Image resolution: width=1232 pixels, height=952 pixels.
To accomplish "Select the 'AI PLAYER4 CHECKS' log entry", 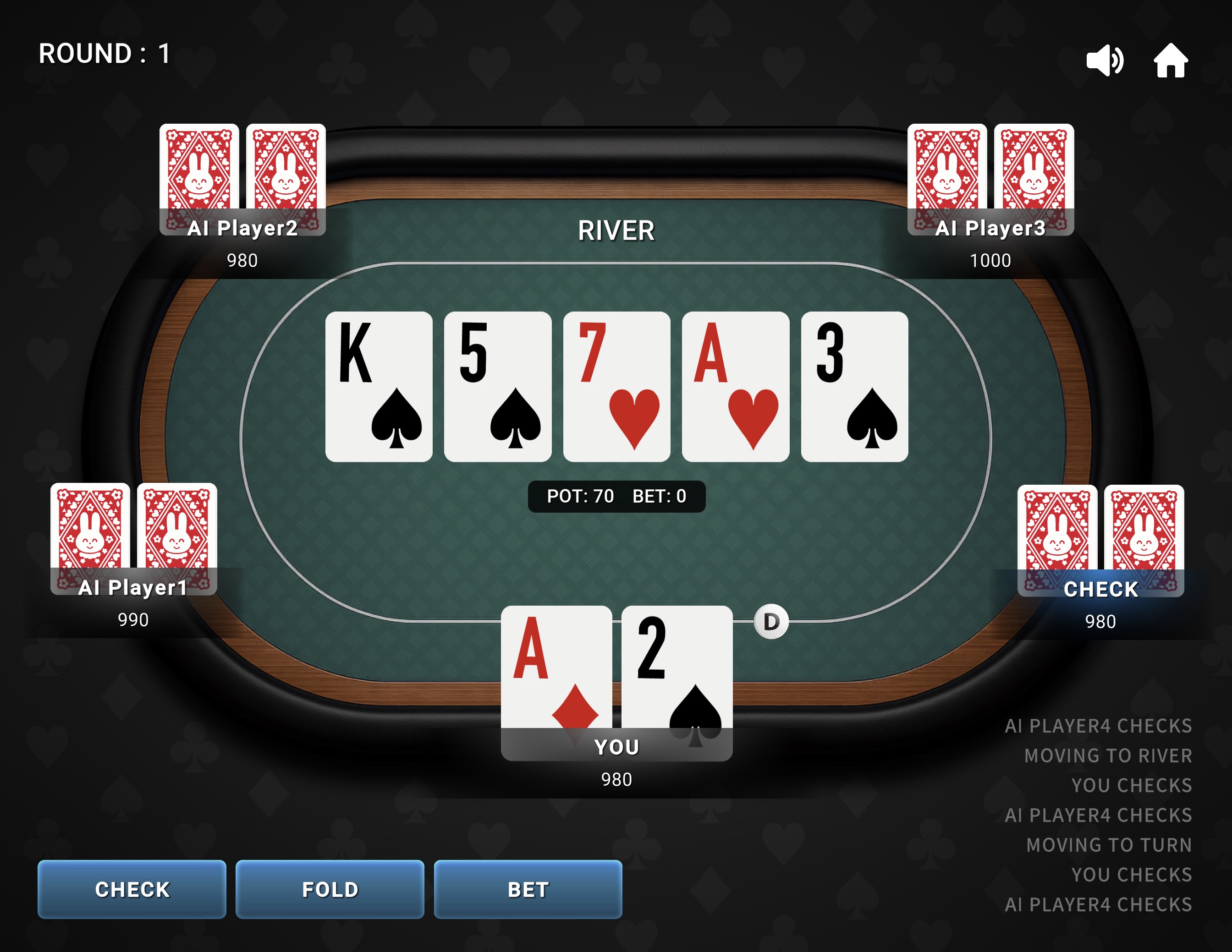I will coord(1099,725).
